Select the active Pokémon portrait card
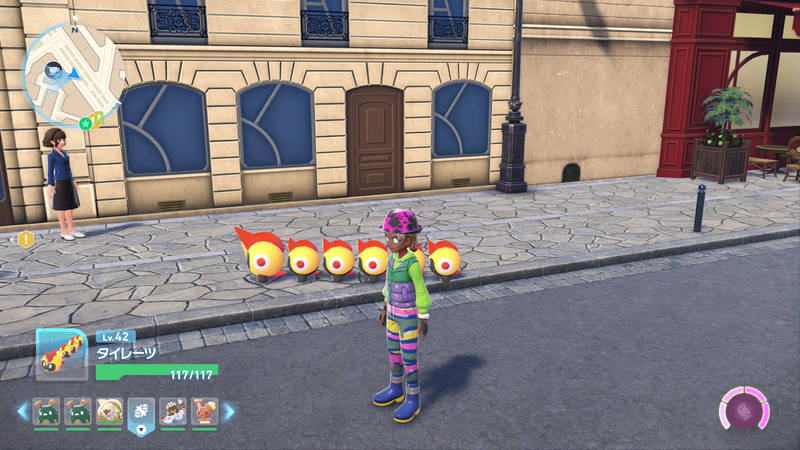The height and width of the screenshot is (450, 800). click(61, 353)
